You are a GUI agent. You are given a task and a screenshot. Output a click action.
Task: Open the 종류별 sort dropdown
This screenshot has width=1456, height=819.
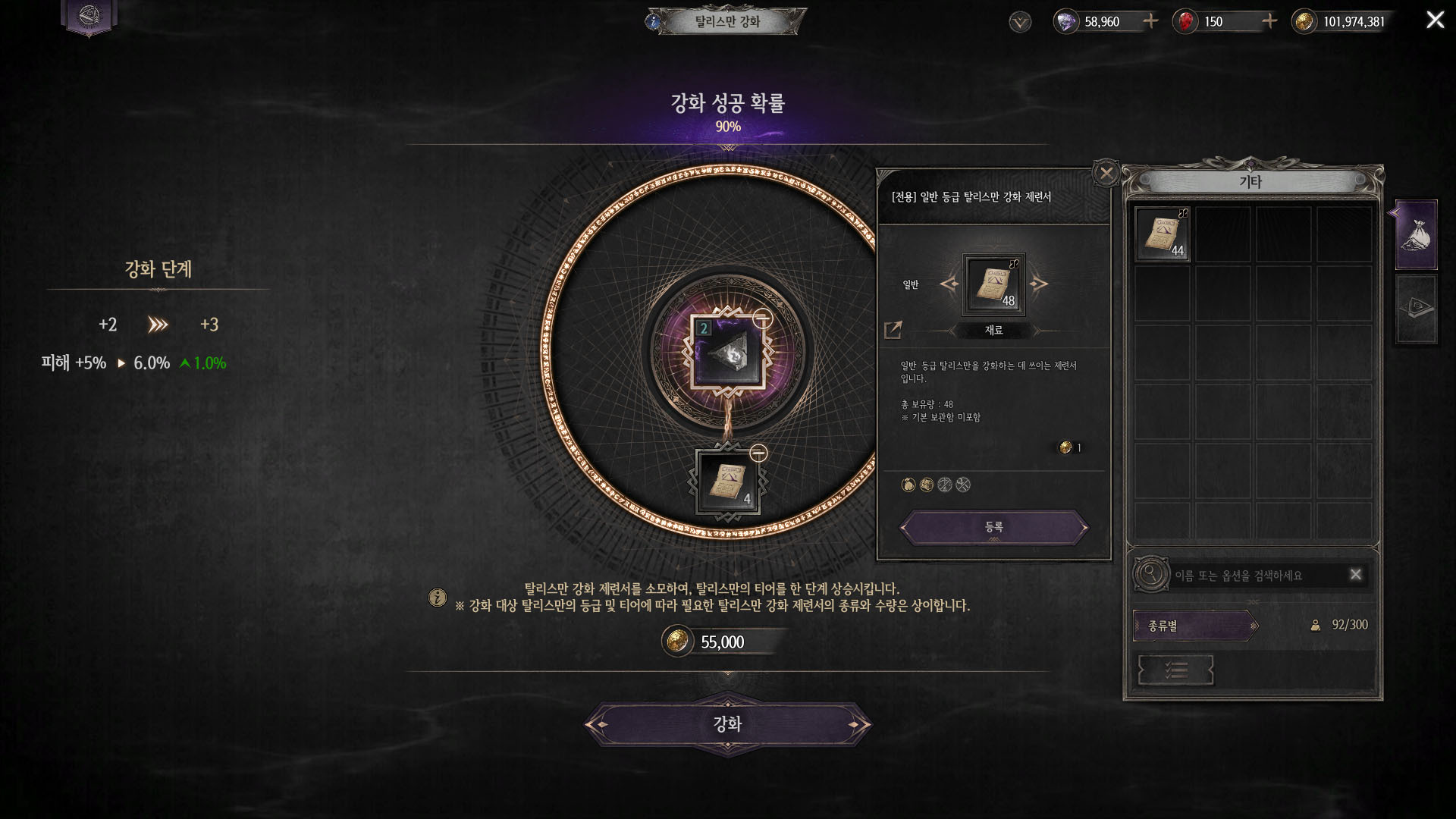coord(1195,626)
